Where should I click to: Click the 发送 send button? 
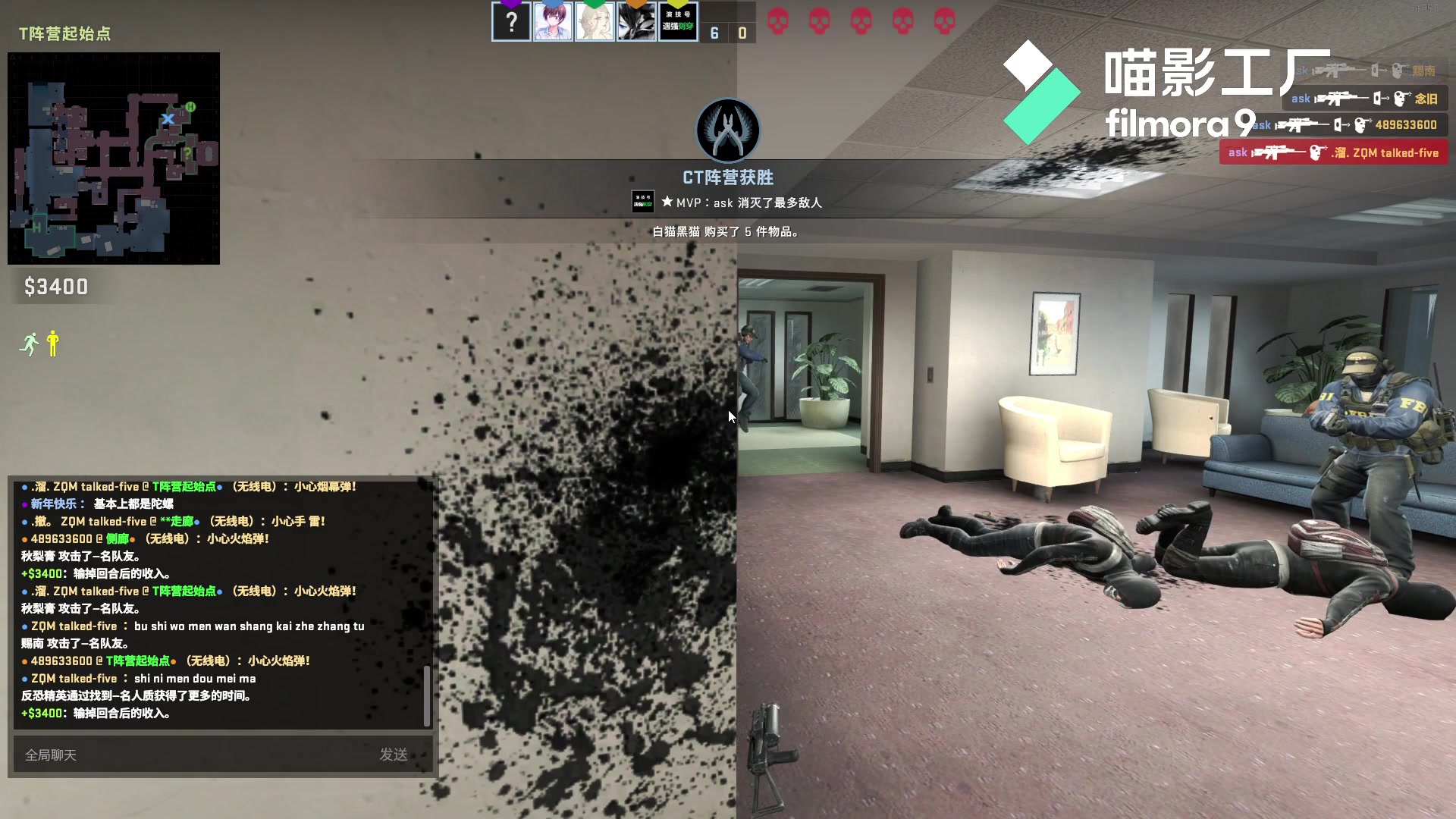click(x=395, y=755)
